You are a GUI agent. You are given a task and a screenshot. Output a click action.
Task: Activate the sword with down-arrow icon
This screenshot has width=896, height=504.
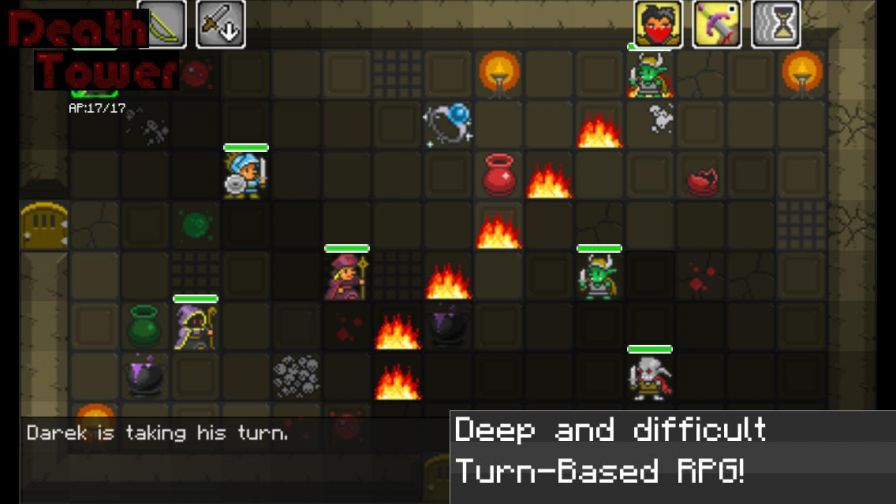coord(220,24)
